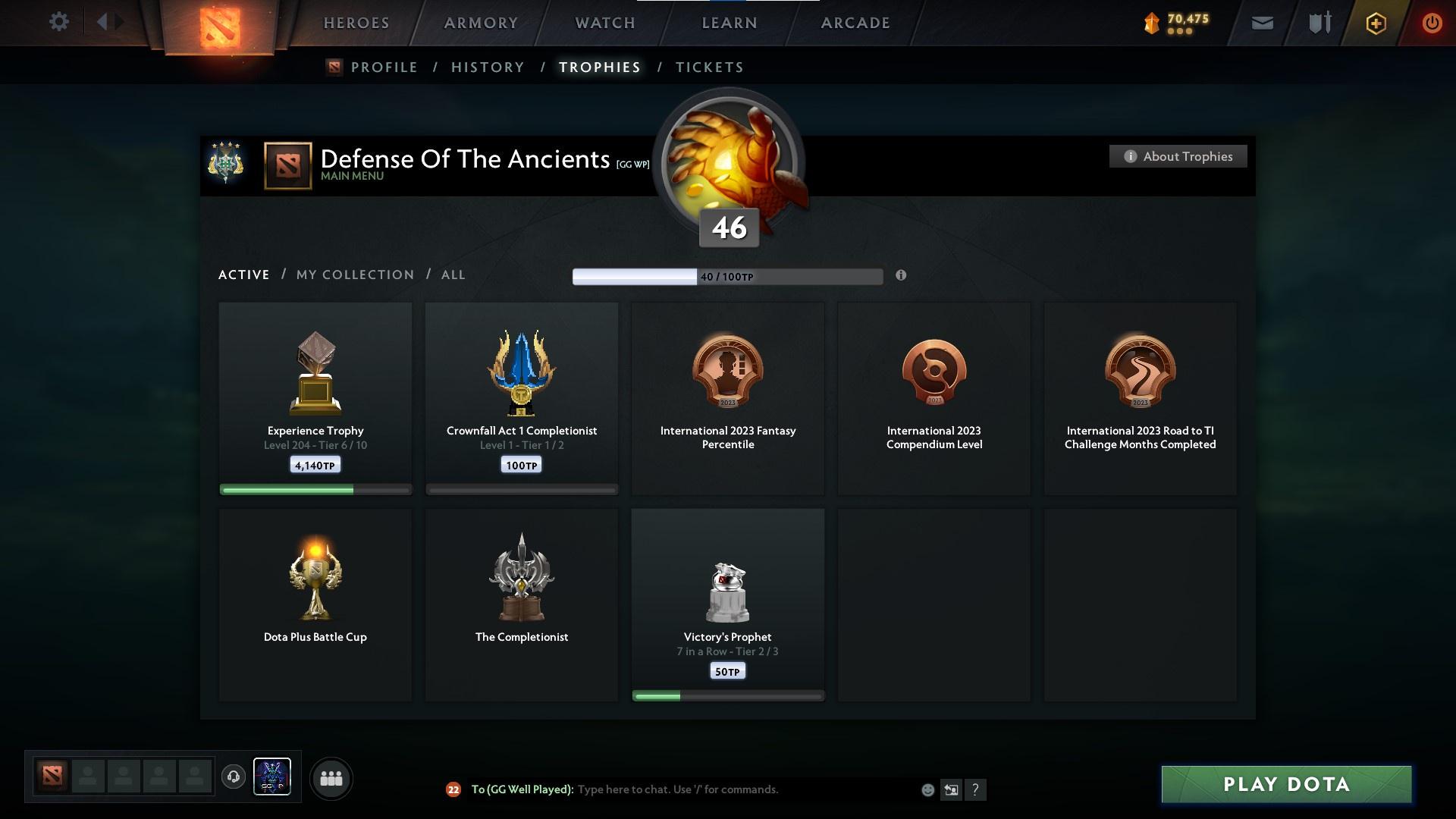Viewport: 1456px width, 819px height.
Task: Open the TROPHIES tab
Action: click(599, 67)
